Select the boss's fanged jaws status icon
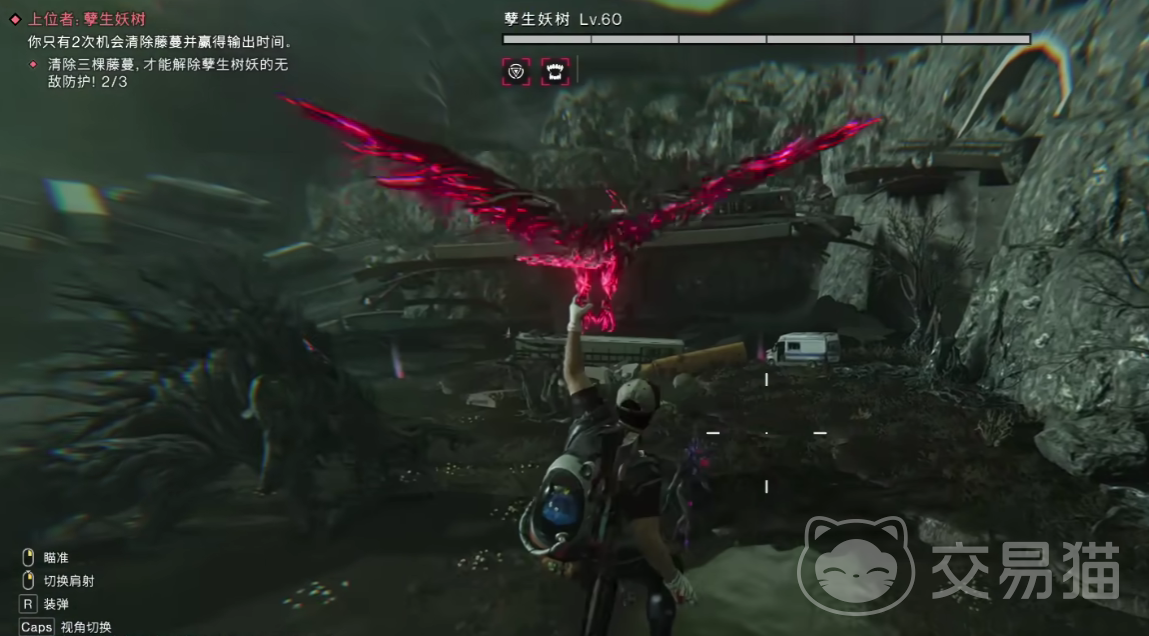 [x=555, y=71]
